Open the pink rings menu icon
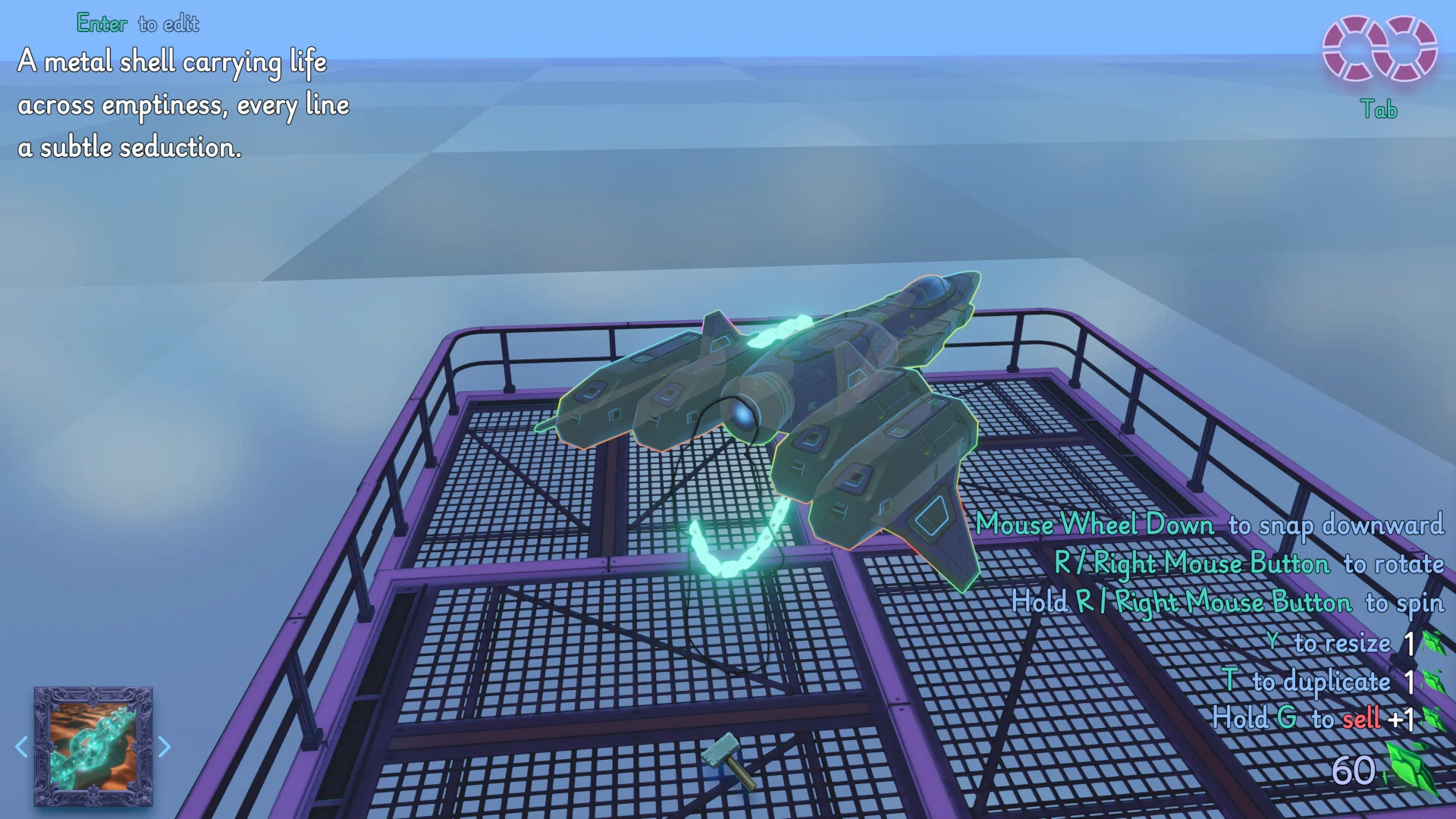The height and width of the screenshot is (819, 1456). 1379,49
